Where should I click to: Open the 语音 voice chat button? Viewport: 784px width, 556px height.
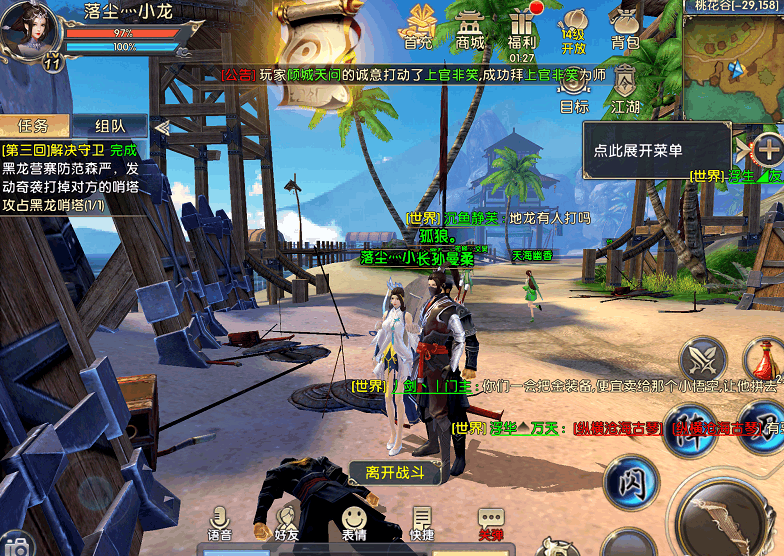220,523
